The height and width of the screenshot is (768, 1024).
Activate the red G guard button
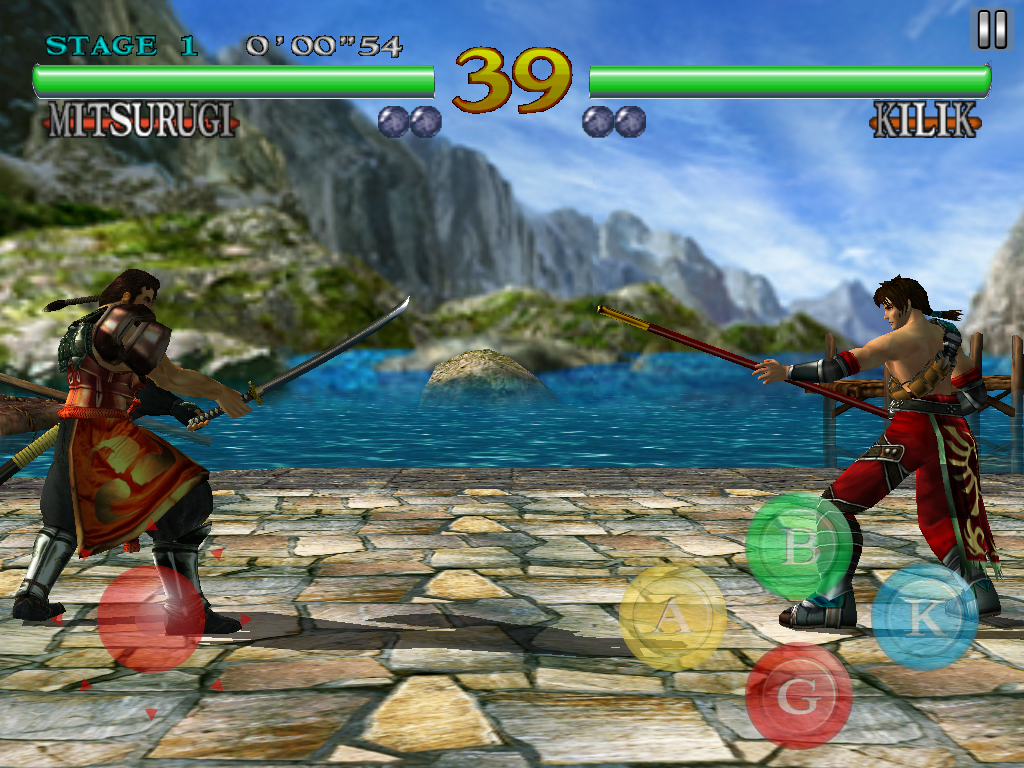pos(798,696)
